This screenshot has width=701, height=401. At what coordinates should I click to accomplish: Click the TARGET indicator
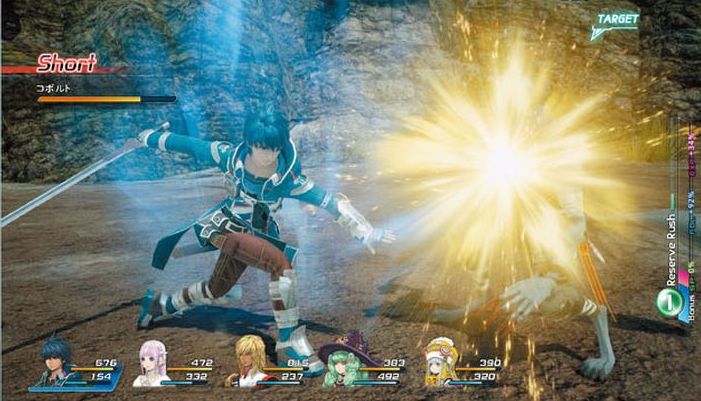coord(618,22)
